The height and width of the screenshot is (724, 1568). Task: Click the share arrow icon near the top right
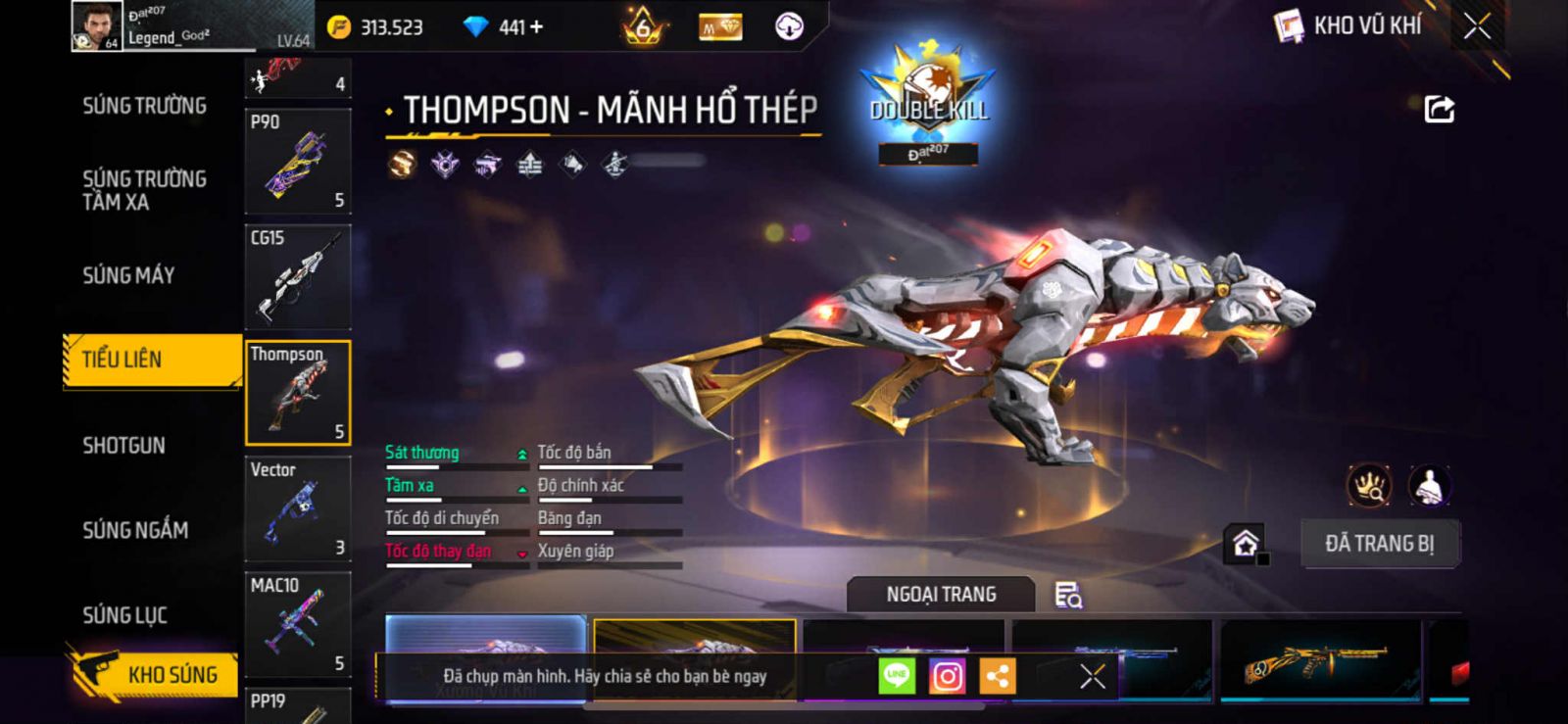(x=1439, y=109)
